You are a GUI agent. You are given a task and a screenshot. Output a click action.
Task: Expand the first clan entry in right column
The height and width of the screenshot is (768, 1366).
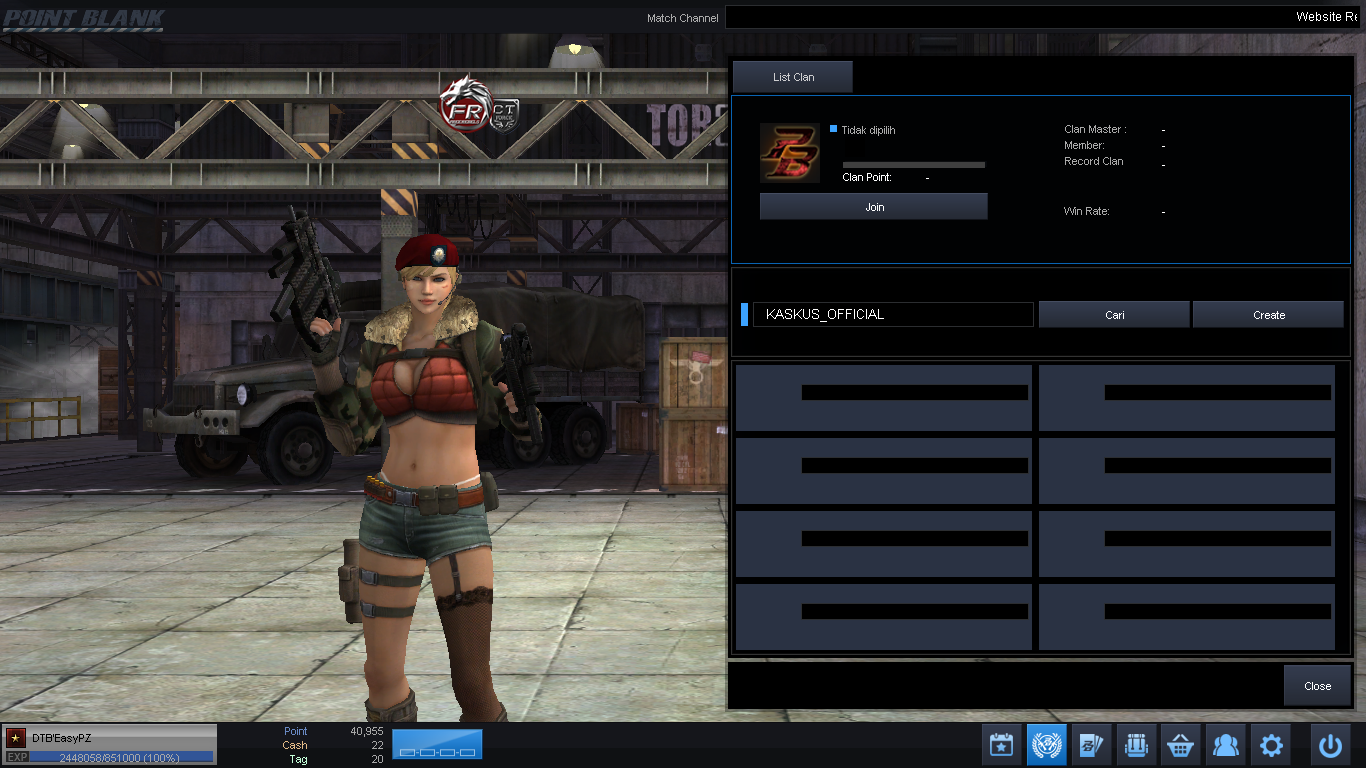pos(1186,397)
